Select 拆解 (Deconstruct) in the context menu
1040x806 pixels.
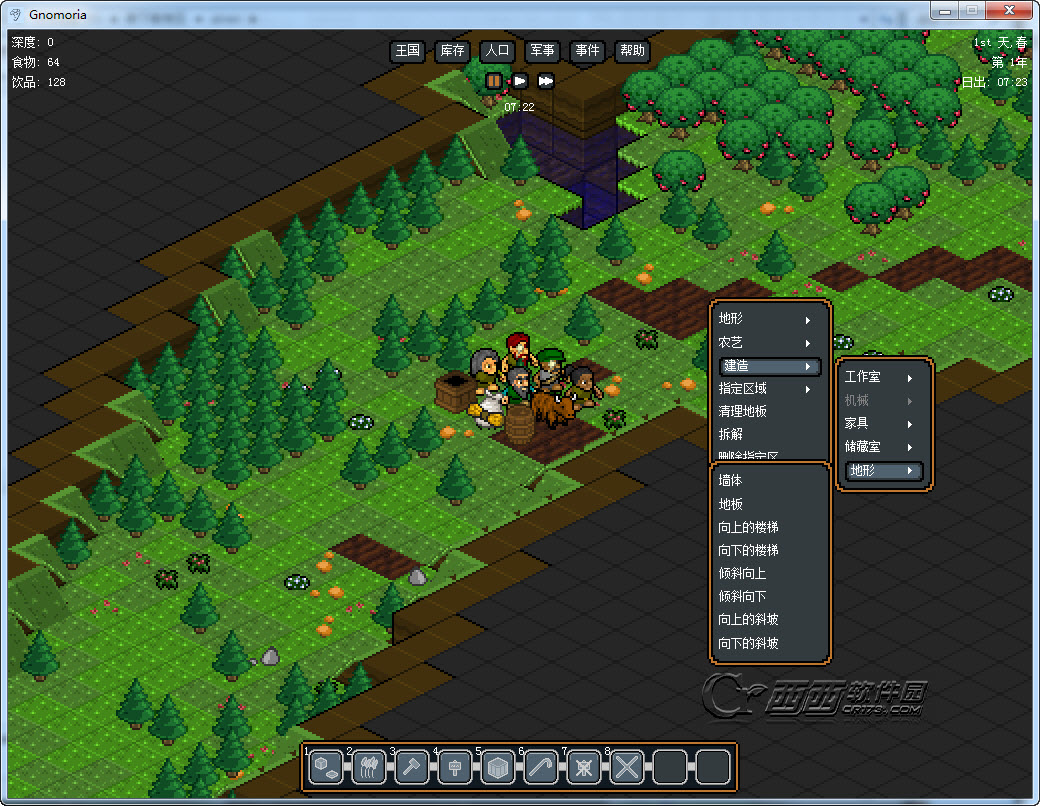(x=731, y=434)
